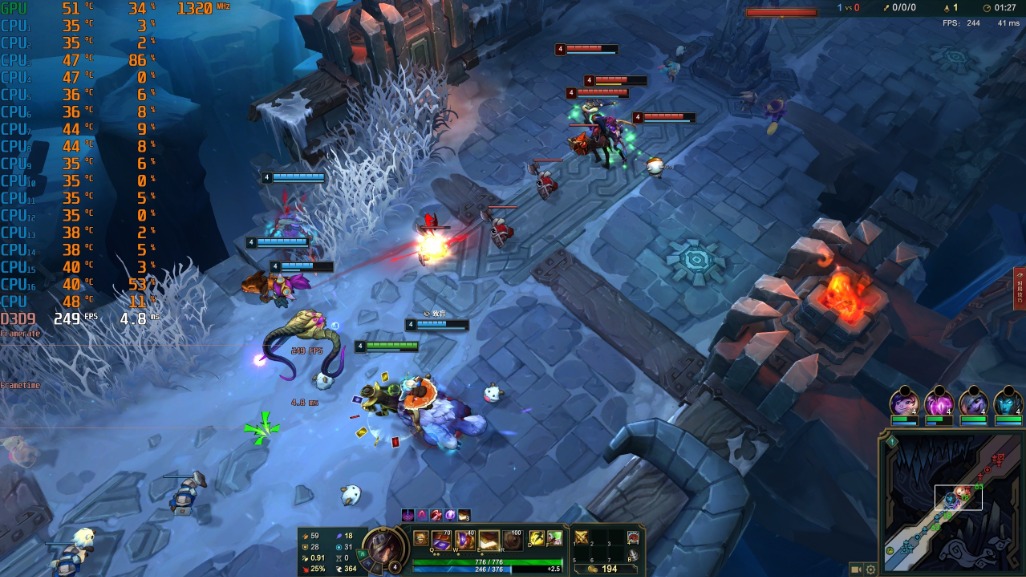Select the blue-skinned ally portrait

[1008, 402]
